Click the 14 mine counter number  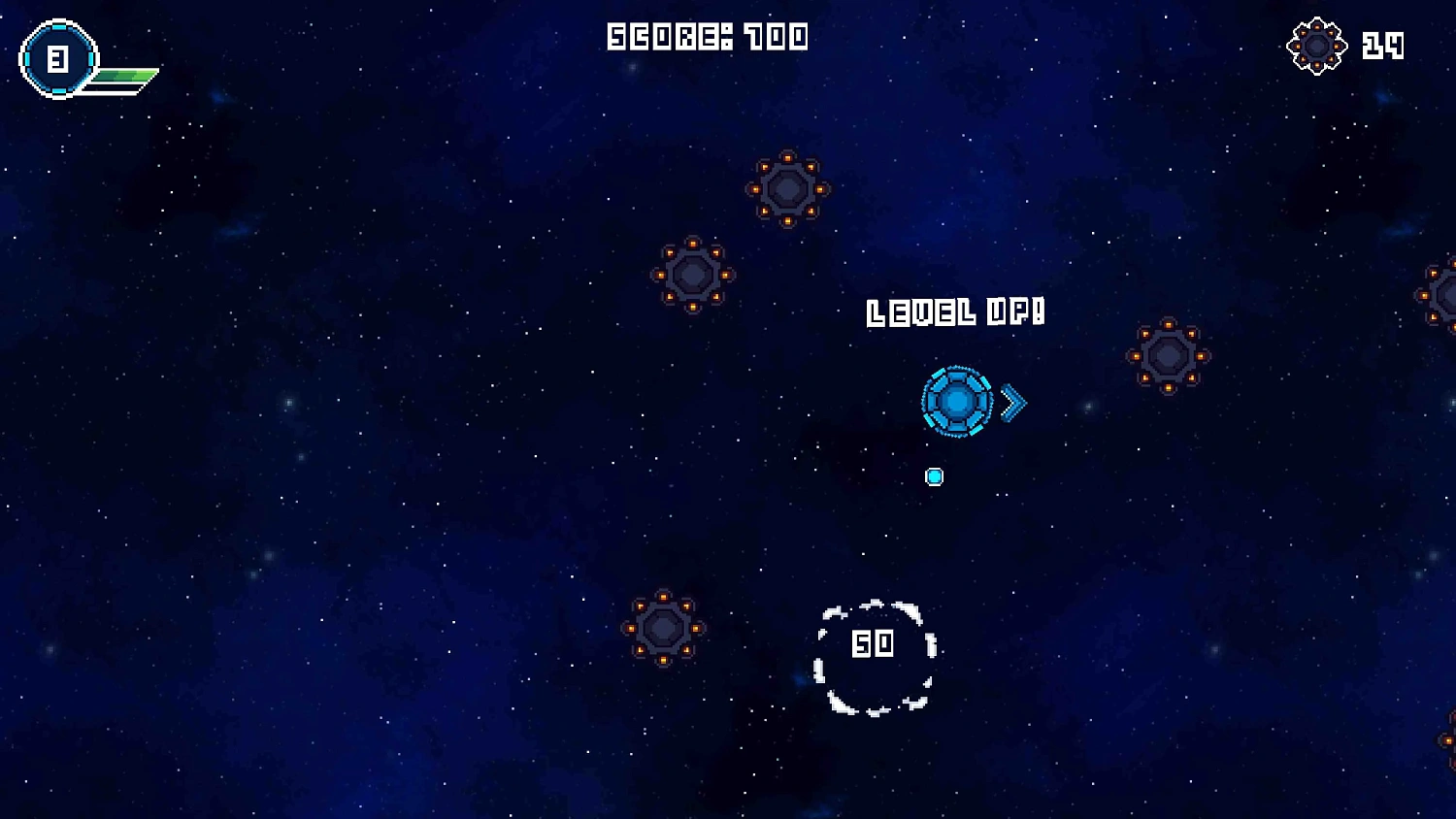coord(1385,45)
